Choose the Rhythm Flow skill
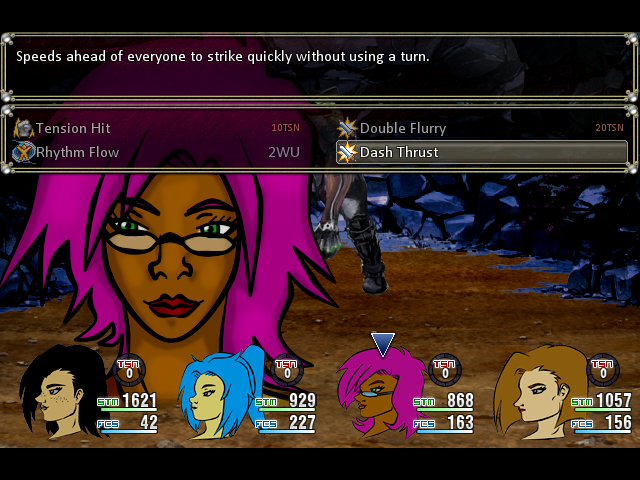This screenshot has width=640, height=480. point(78,152)
